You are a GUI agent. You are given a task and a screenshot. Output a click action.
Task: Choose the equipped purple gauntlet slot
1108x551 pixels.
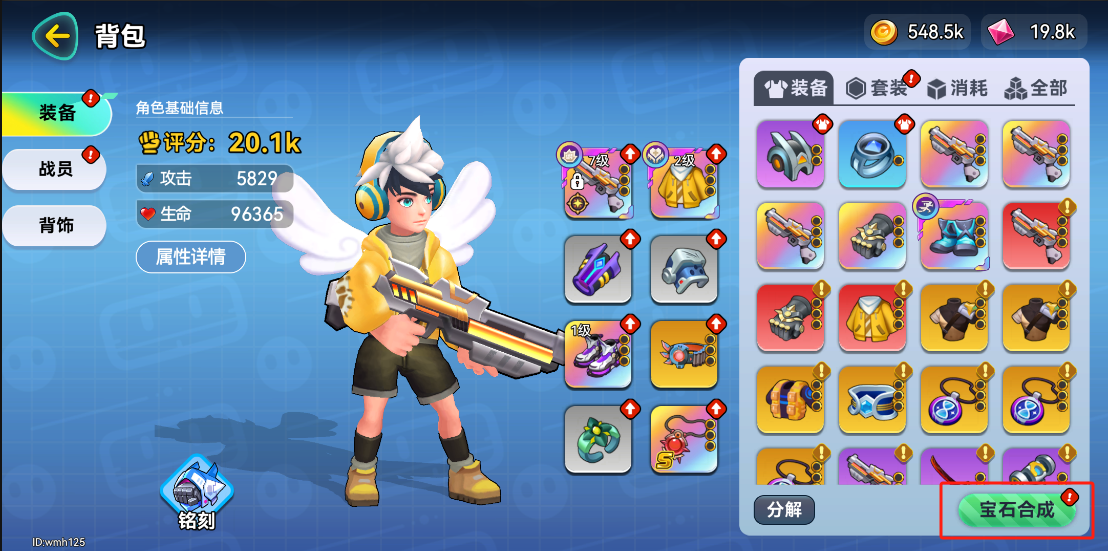(598, 269)
